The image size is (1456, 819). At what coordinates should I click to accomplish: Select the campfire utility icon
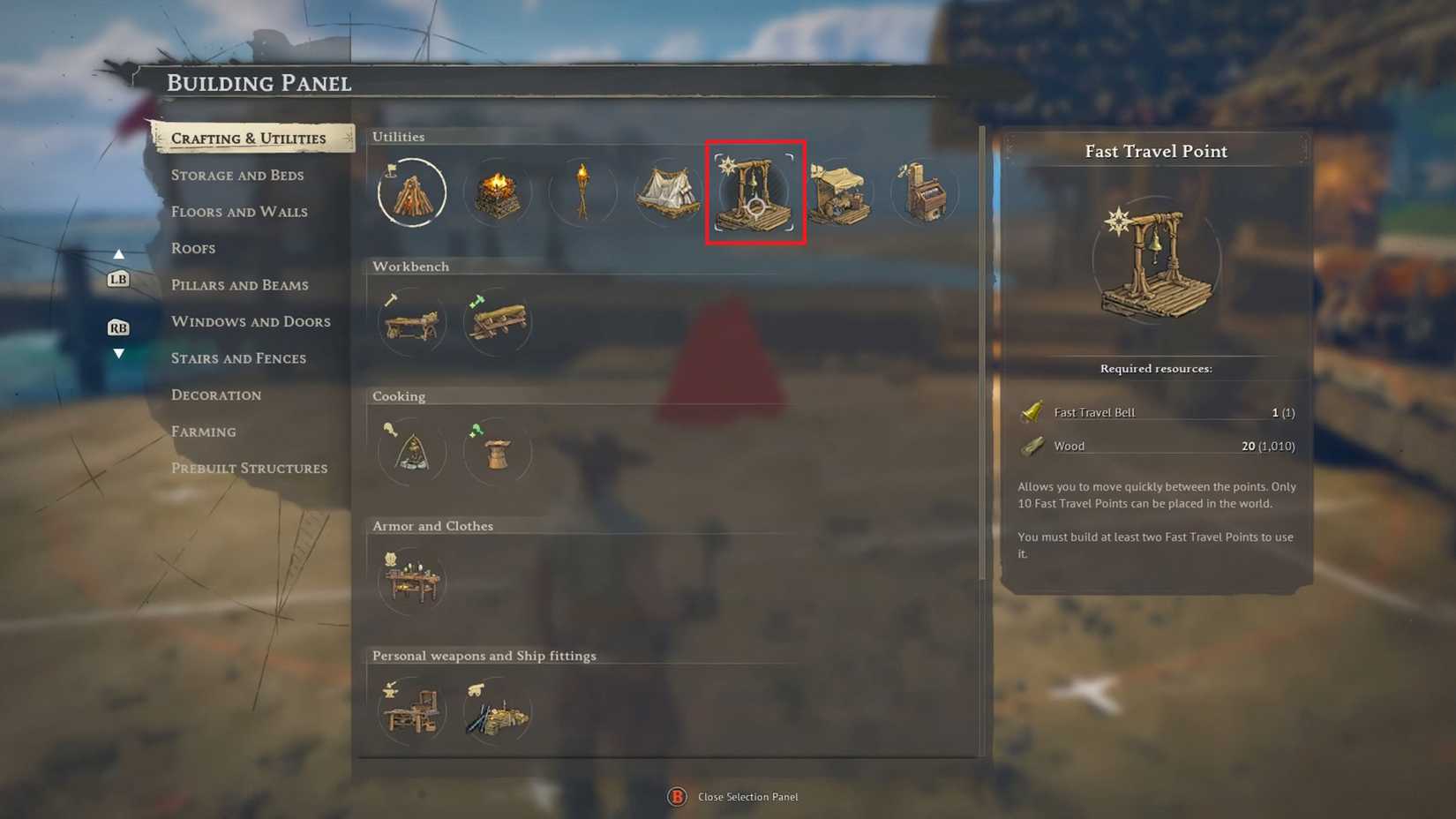[x=410, y=192]
